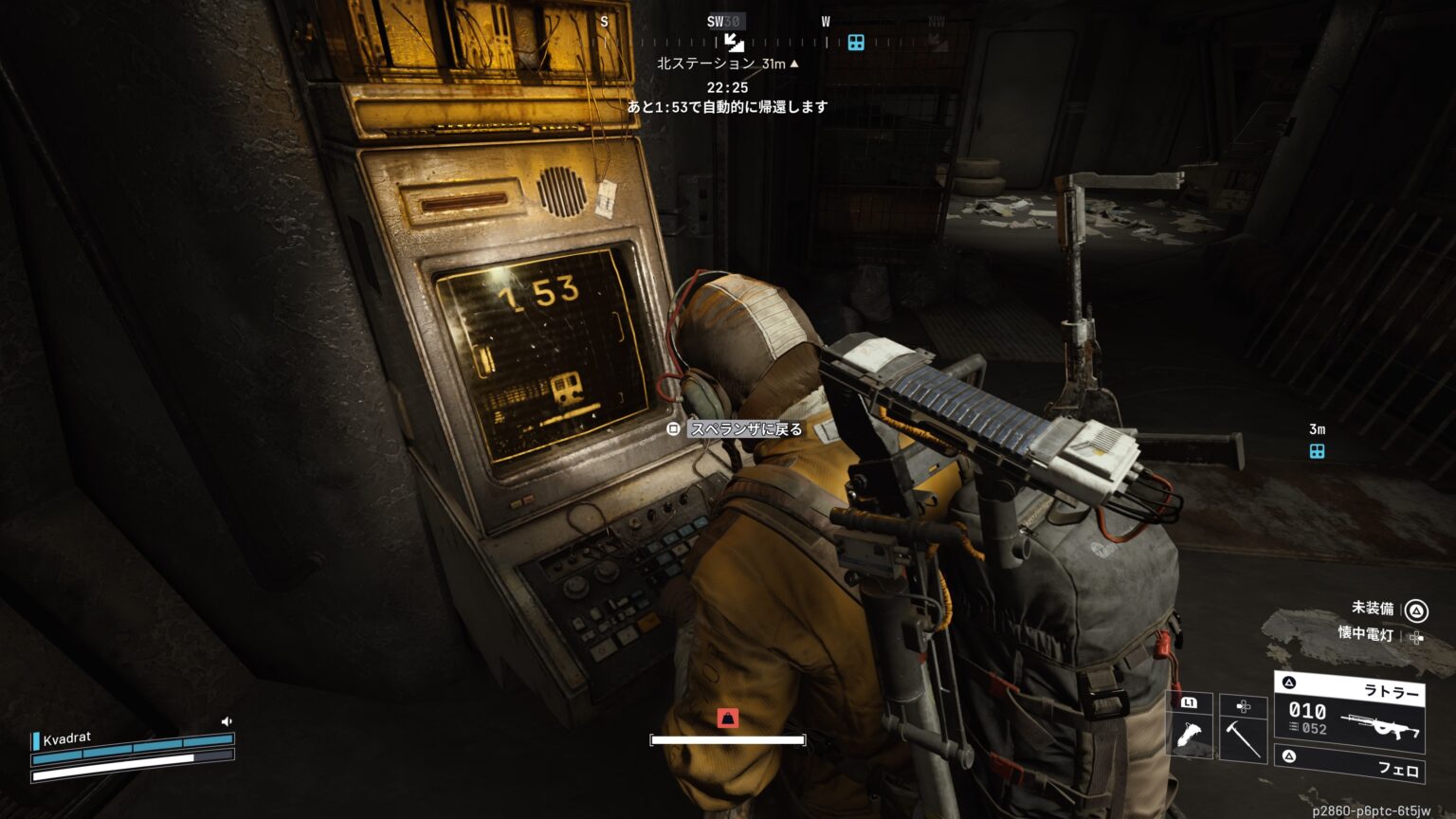Click the stairs exit marker on the compass
Viewport: 1456px width, 819px height.
click(x=734, y=42)
